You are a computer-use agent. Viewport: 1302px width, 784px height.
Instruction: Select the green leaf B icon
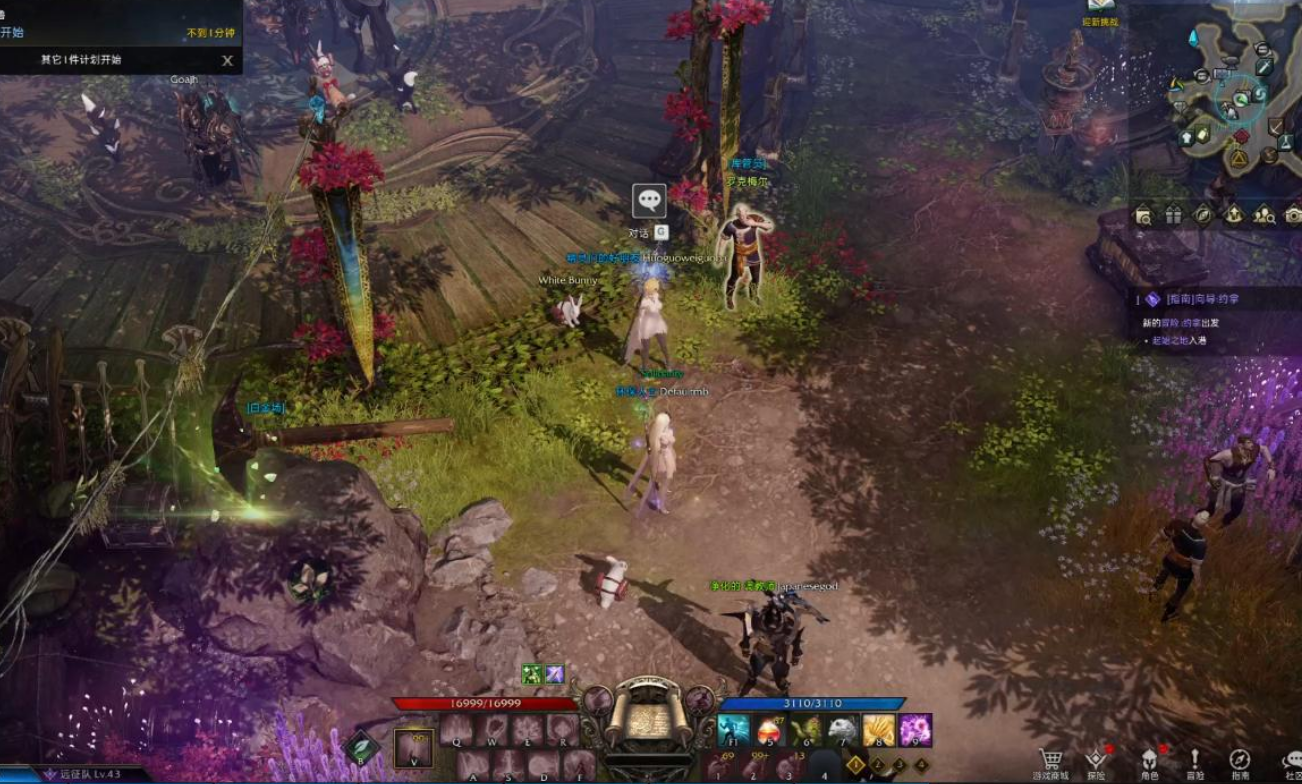point(361,746)
